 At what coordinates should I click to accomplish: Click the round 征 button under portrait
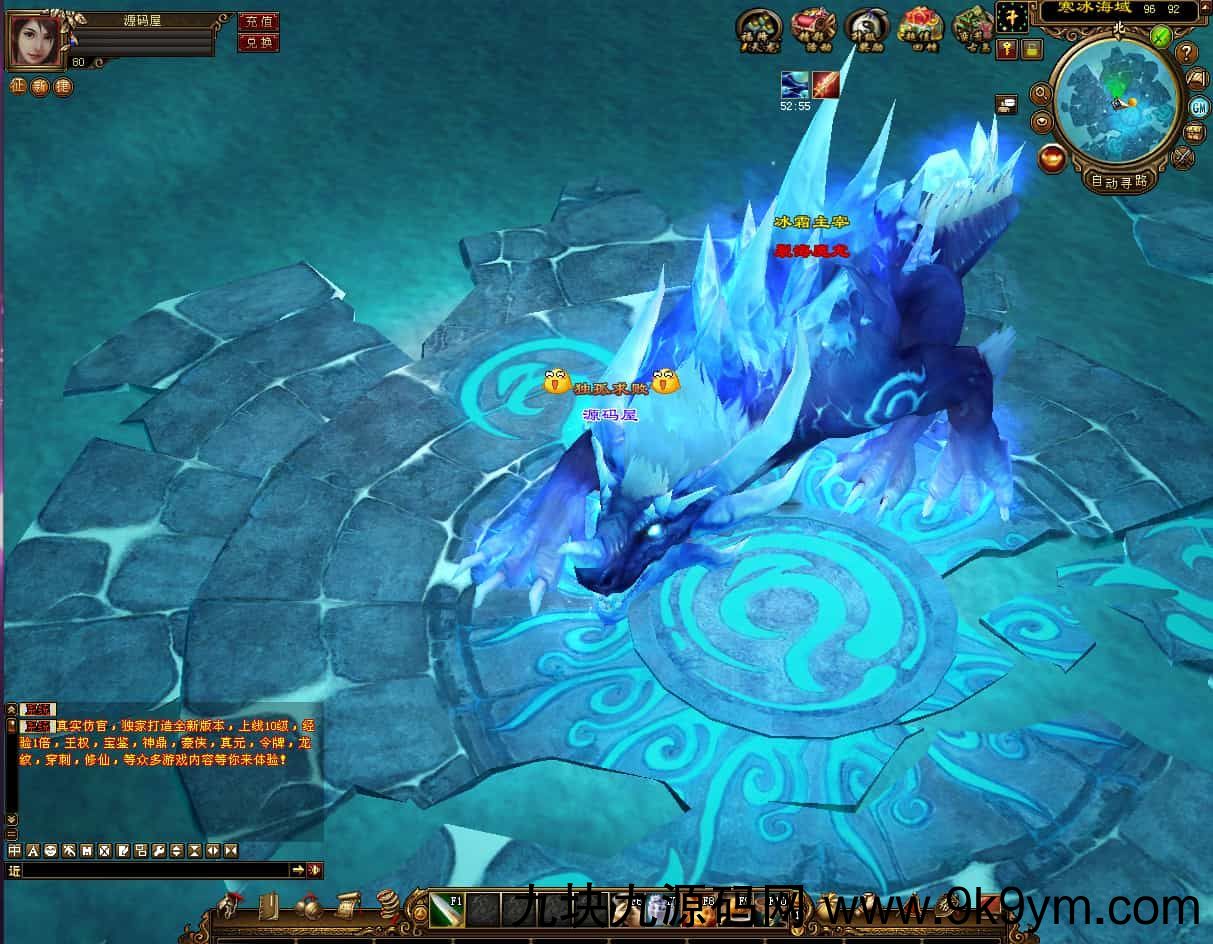point(16,87)
